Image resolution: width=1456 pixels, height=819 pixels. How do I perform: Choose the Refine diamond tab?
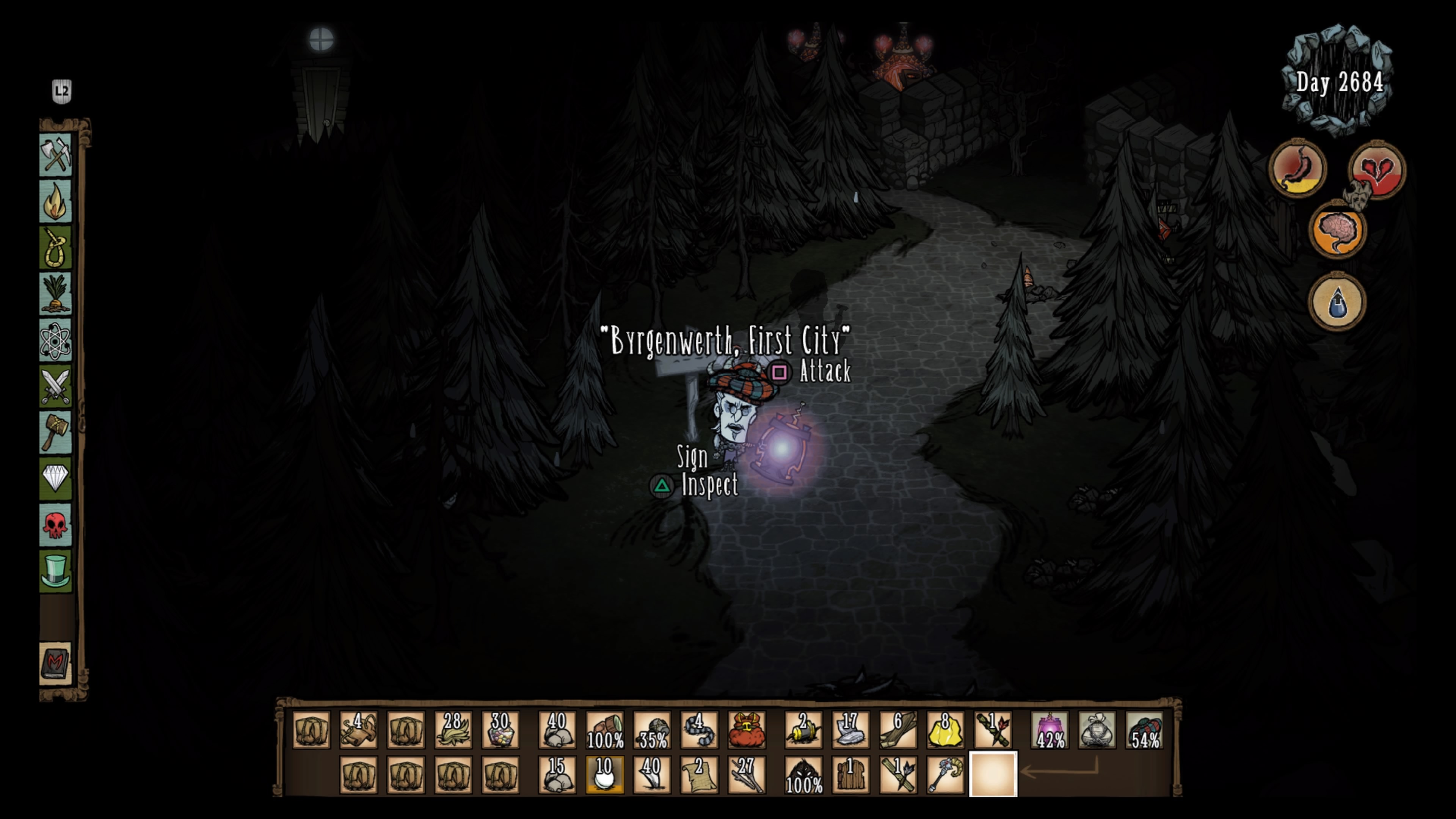[55, 479]
